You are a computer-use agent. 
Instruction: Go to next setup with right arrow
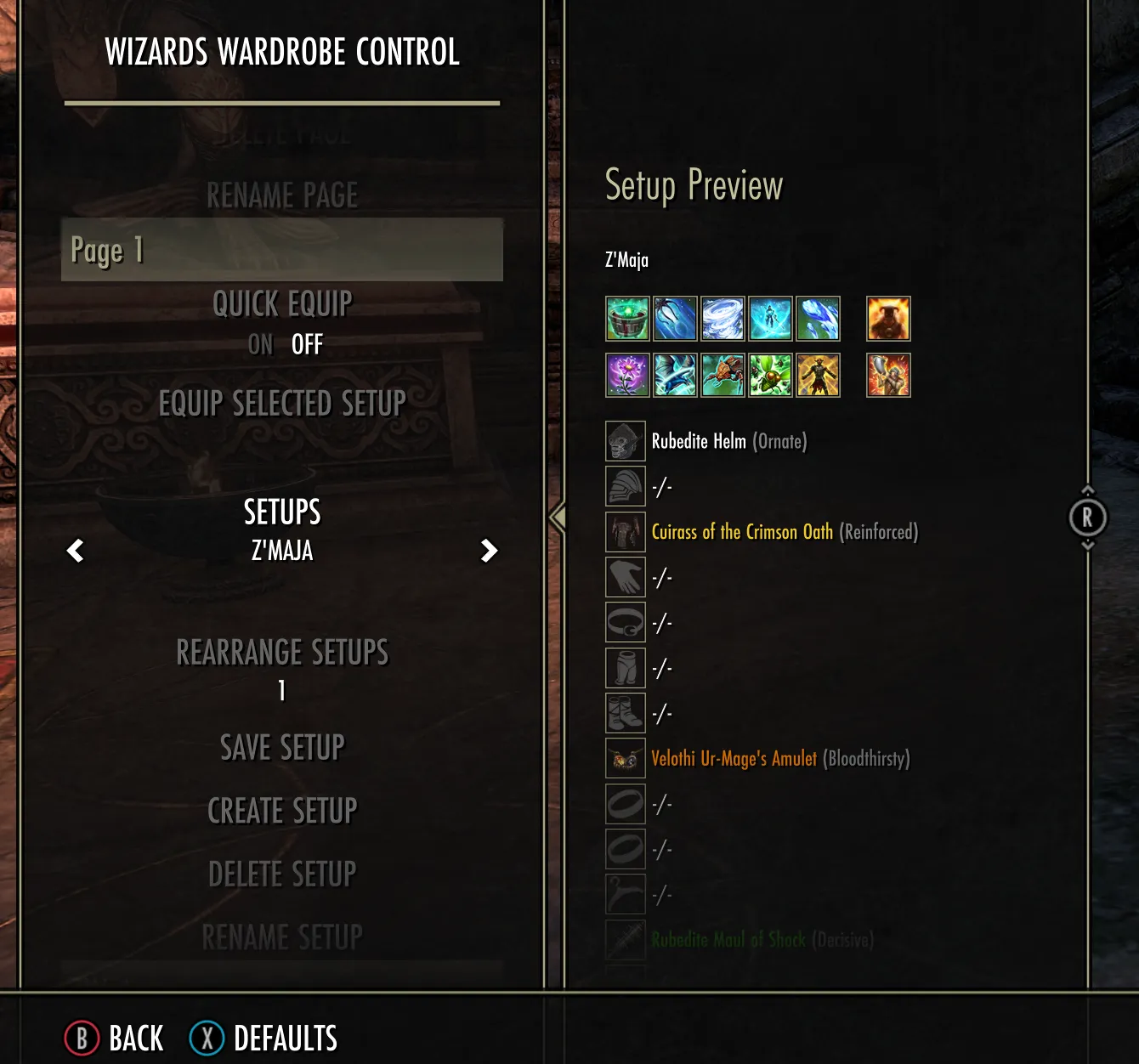[489, 551]
